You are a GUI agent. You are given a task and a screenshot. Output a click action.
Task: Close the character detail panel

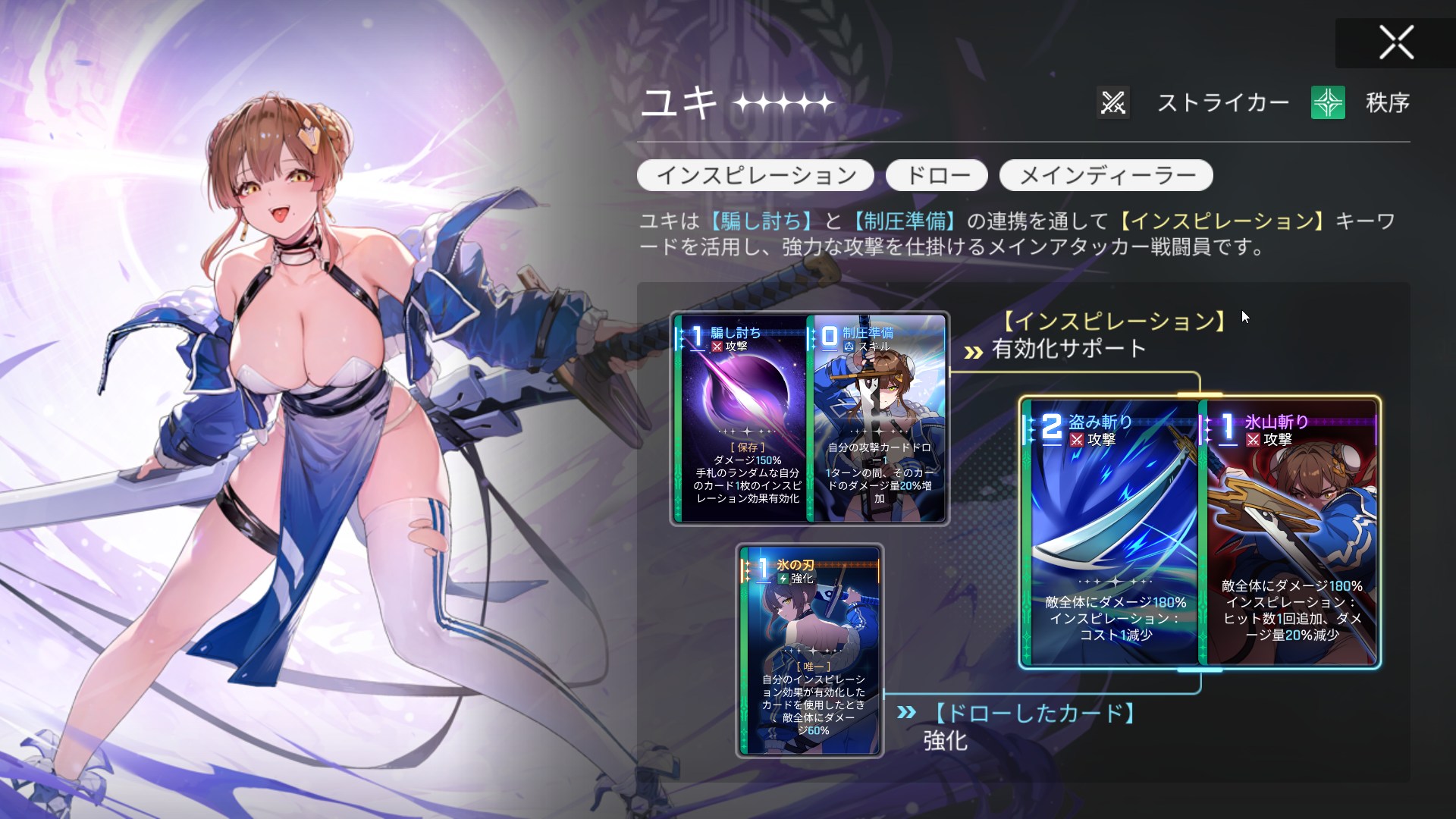pyautogui.click(x=1395, y=42)
